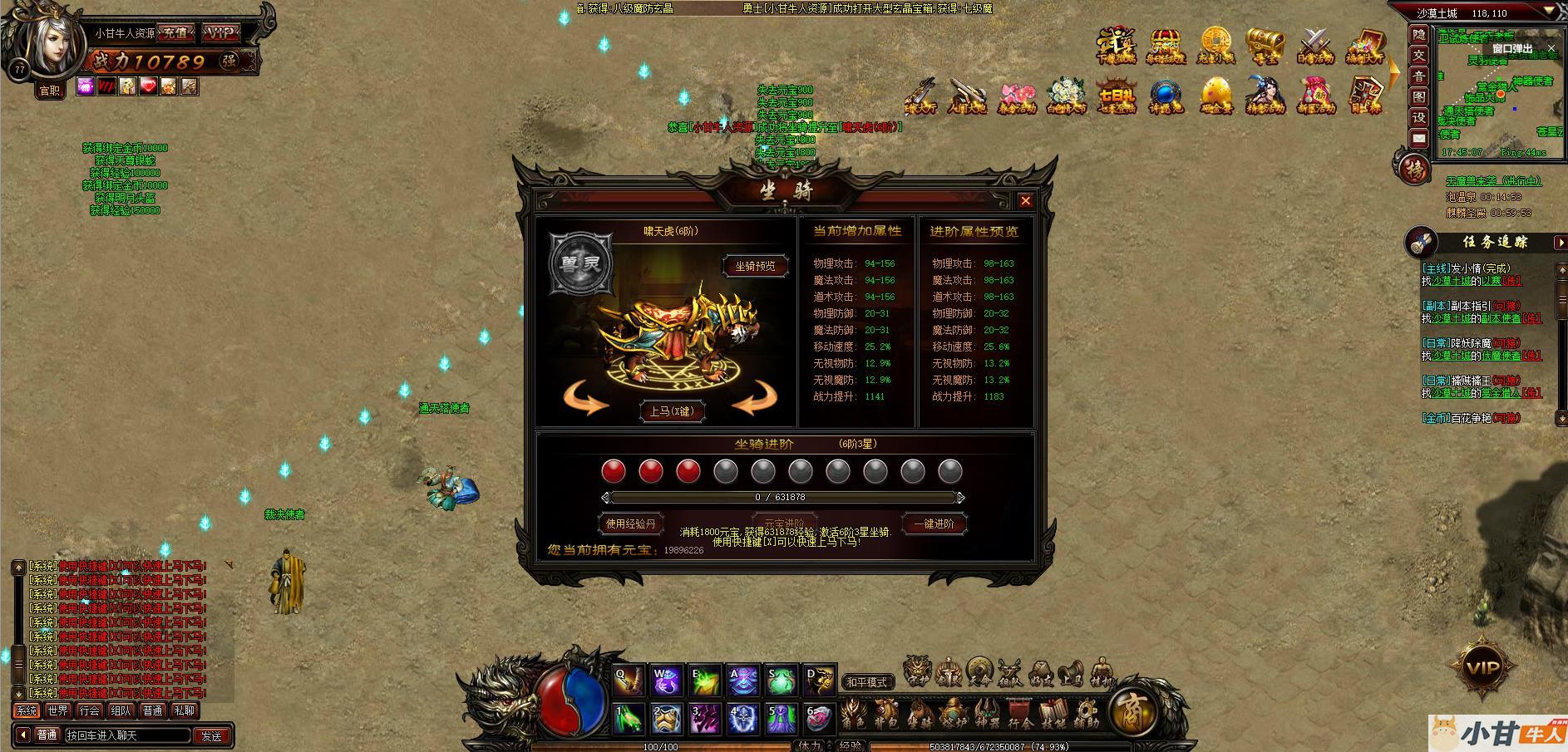The height and width of the screenshot is (752, 1568).
Task: Open the 设 settings button beside minimap
Action: (x=1418, y=117)
